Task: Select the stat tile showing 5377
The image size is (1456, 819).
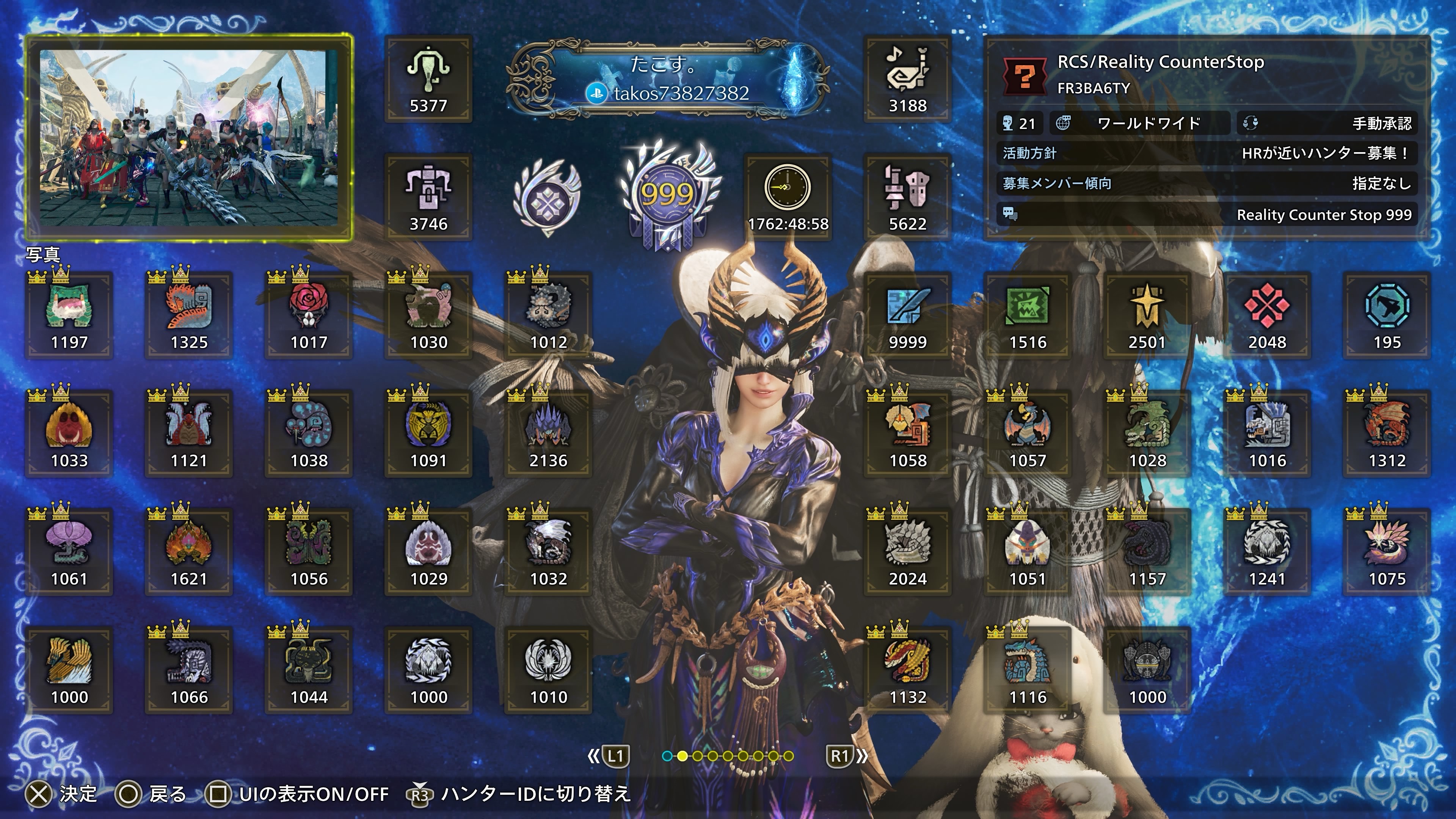Action: click(x=428, y=79)
